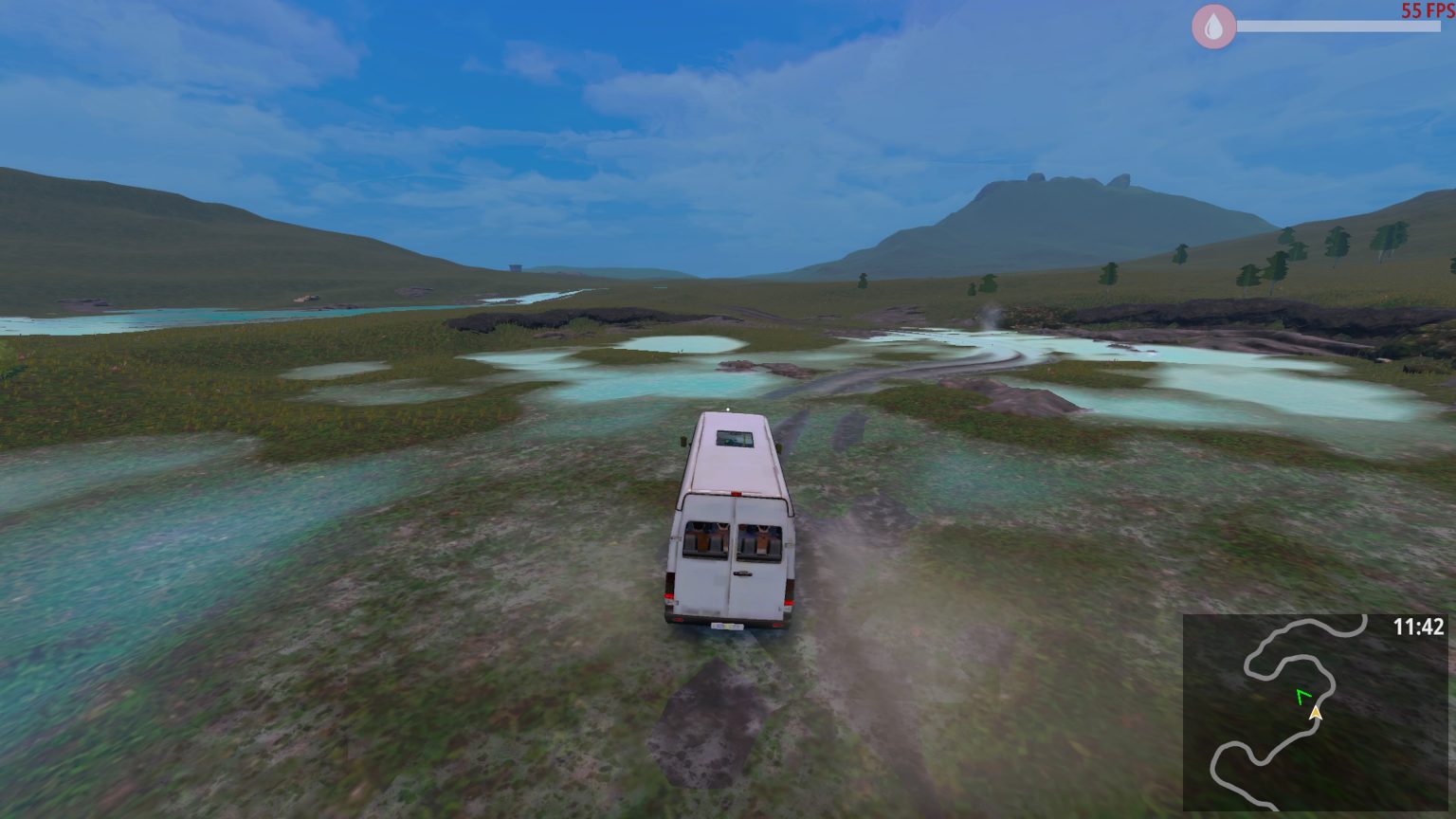Click the van's roof skylight hatch
Image resolution: width=1456 pixels, height=819 pixels.
tap(734, 438)
